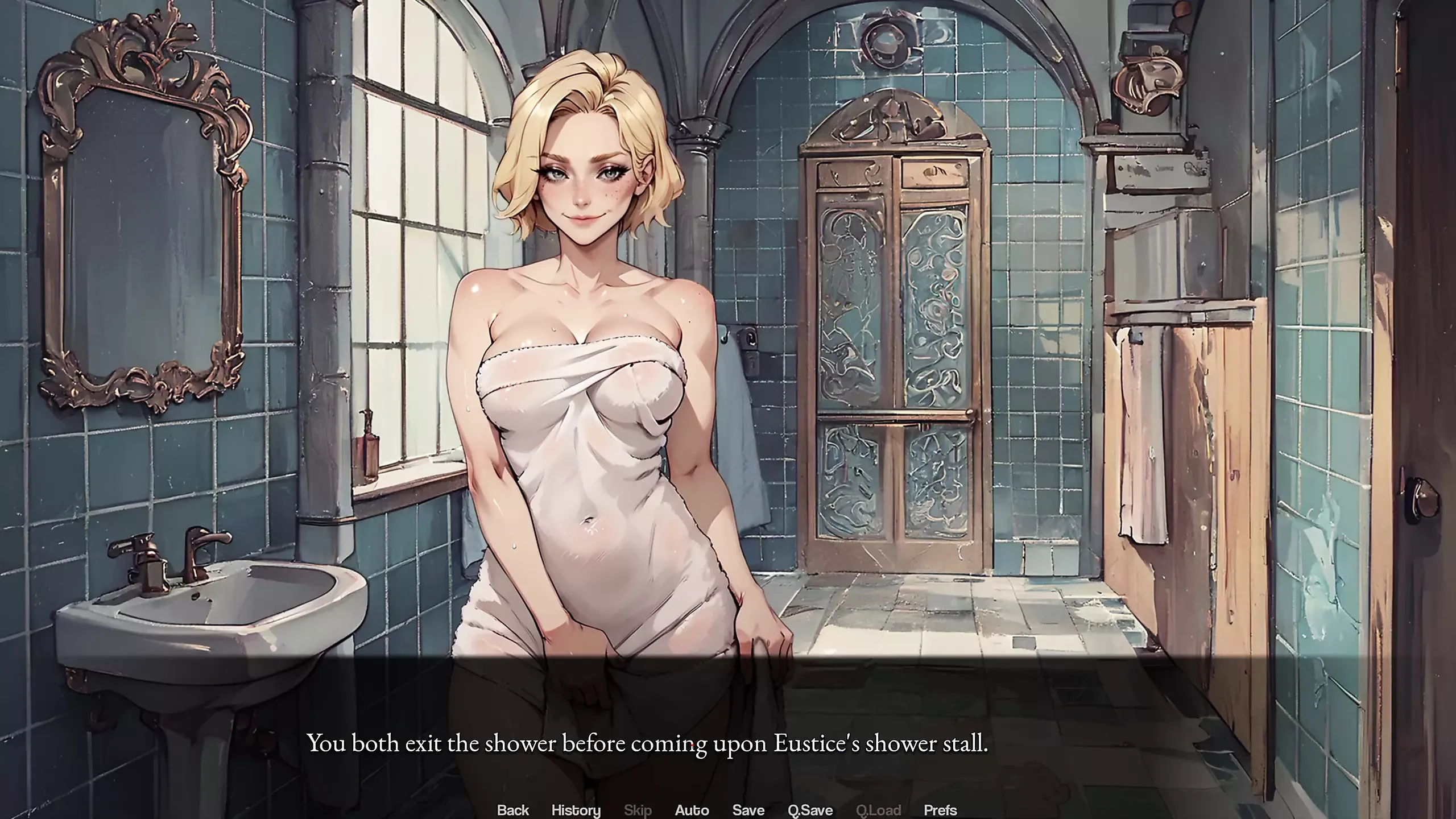Click the Skip button
Screen dimensions: 1456x819
pos(638,810)
